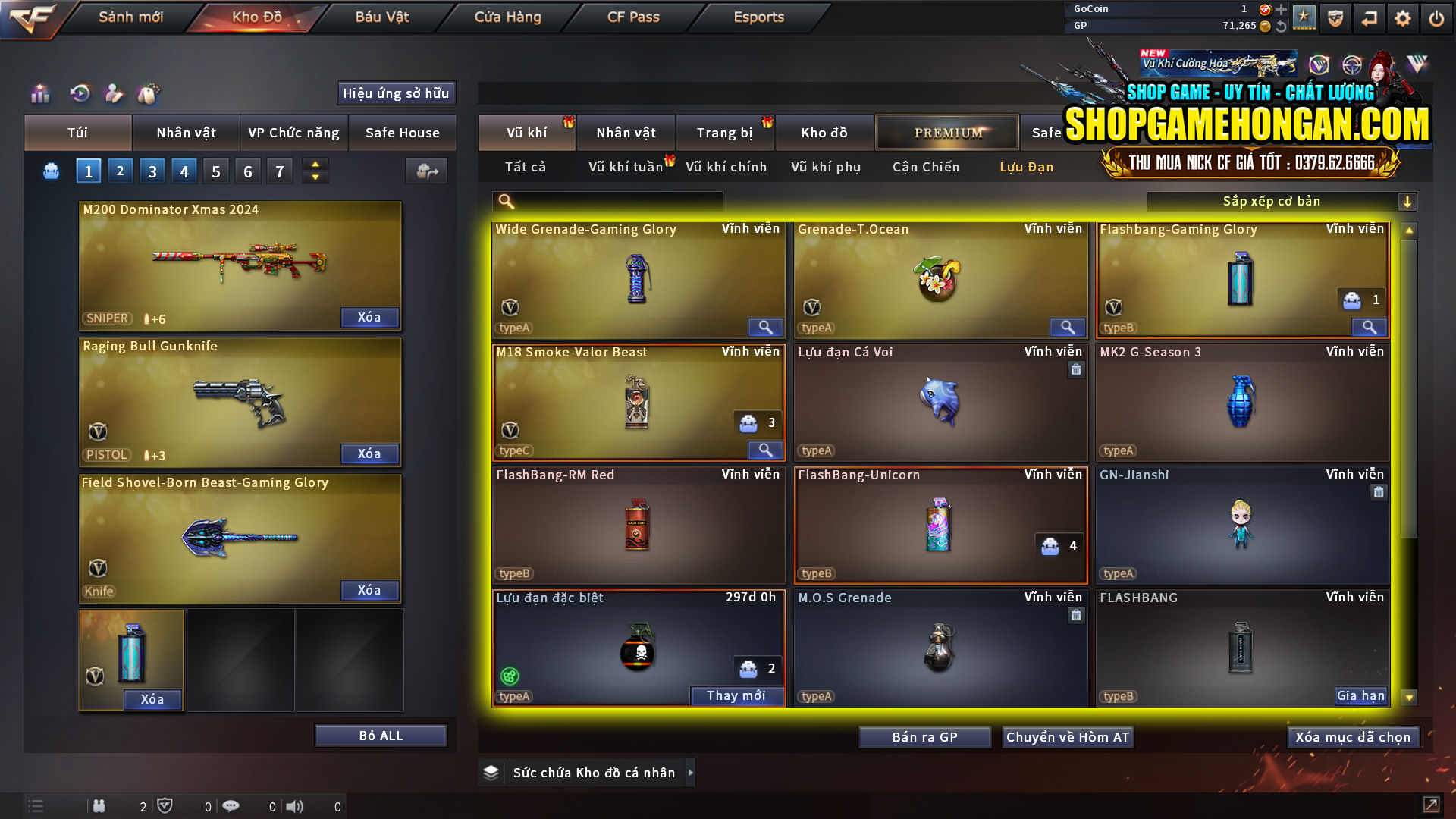Click the character enhancement icon beside replay icon

[114, 94]
